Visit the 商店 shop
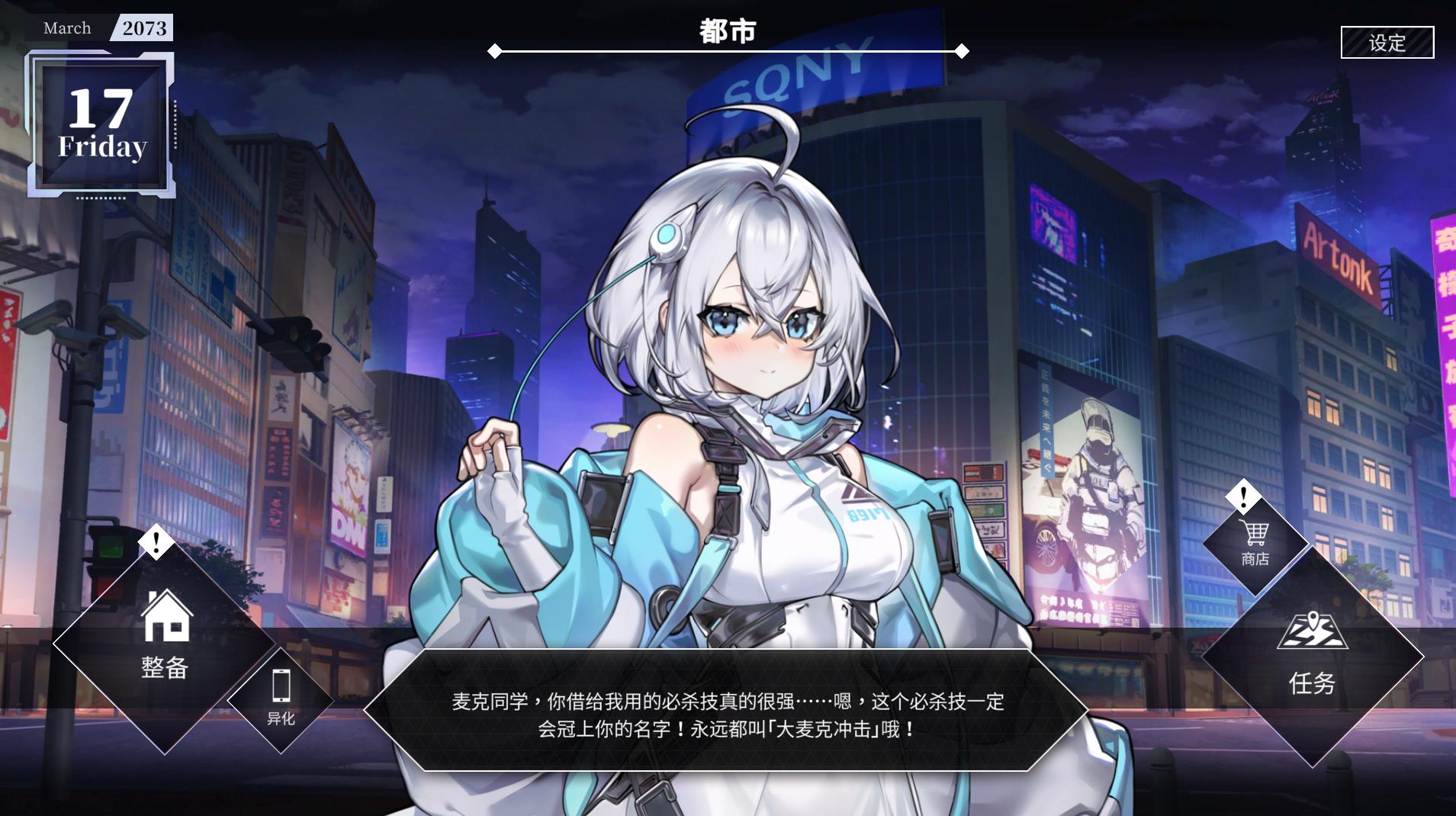This screenshot has height=816, width=1456. click(x=1255, y=542)
